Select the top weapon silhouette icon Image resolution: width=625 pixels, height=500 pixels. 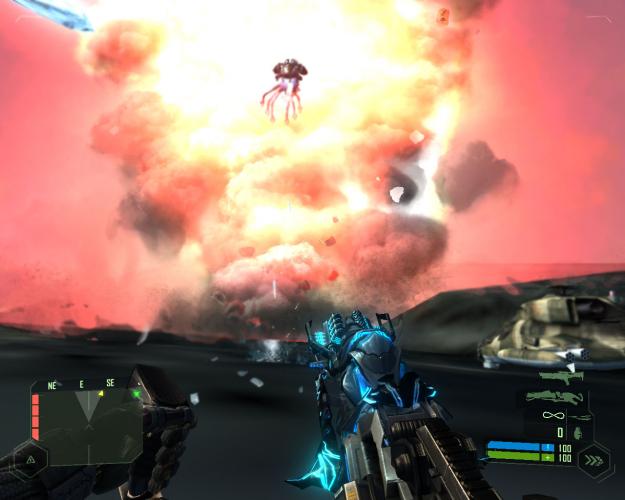[x=560, y=378]
